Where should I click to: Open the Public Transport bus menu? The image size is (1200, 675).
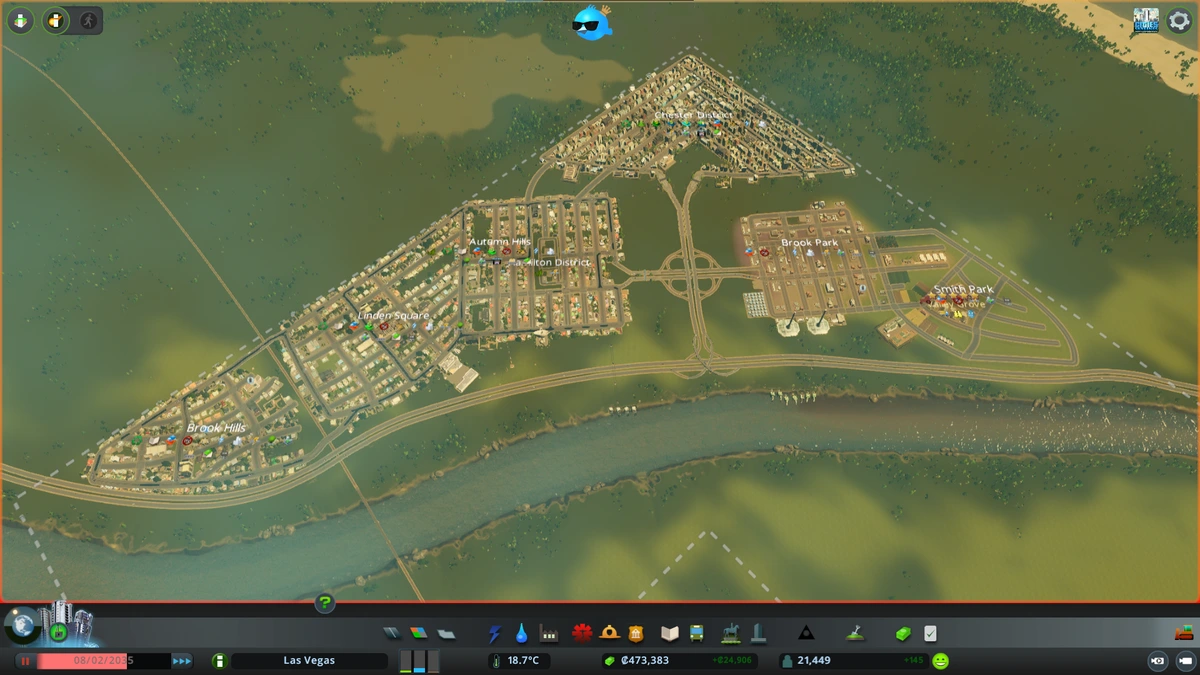(697, 633)
